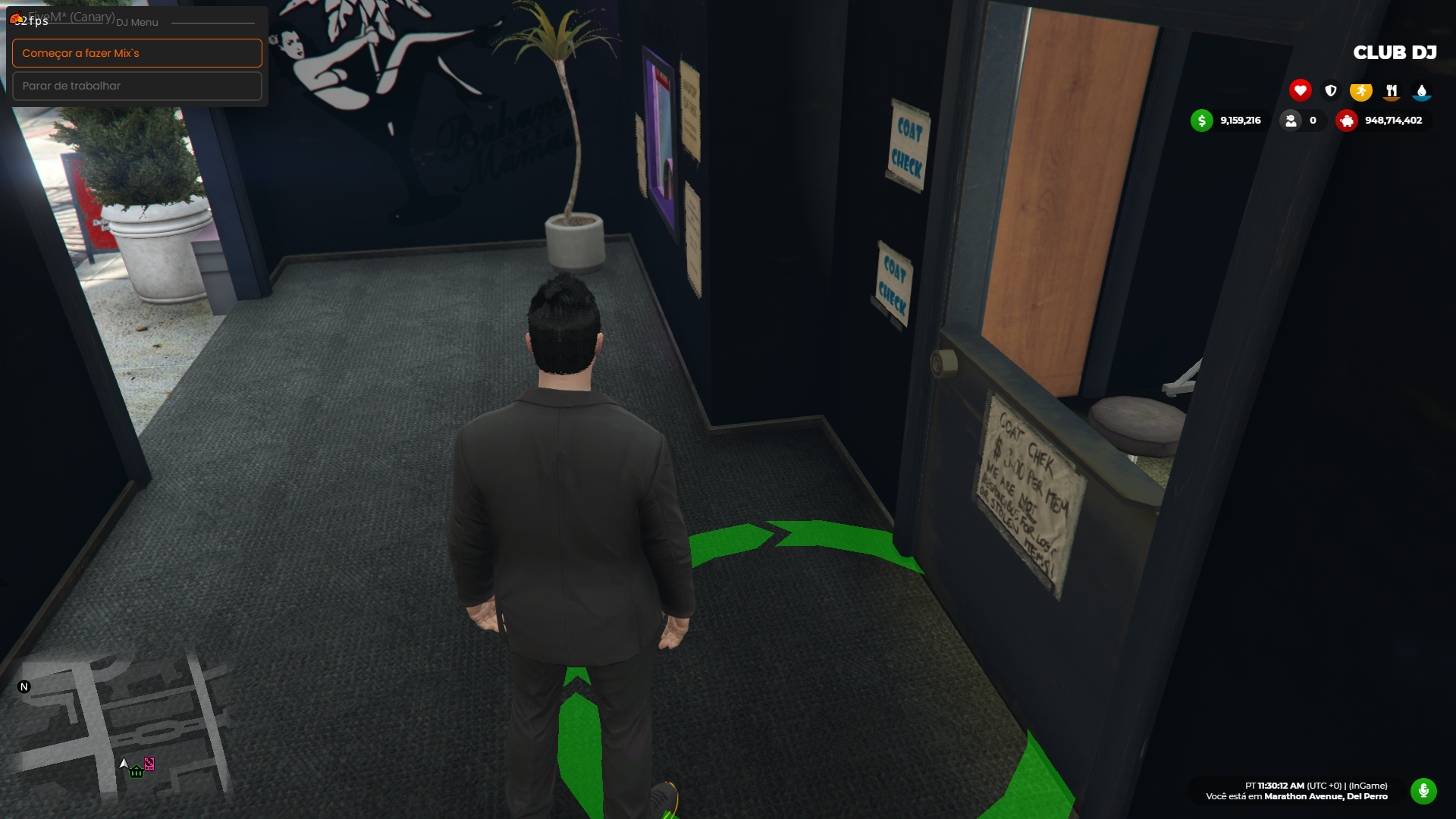Click the green dollar cash icon

[1201, 121]
